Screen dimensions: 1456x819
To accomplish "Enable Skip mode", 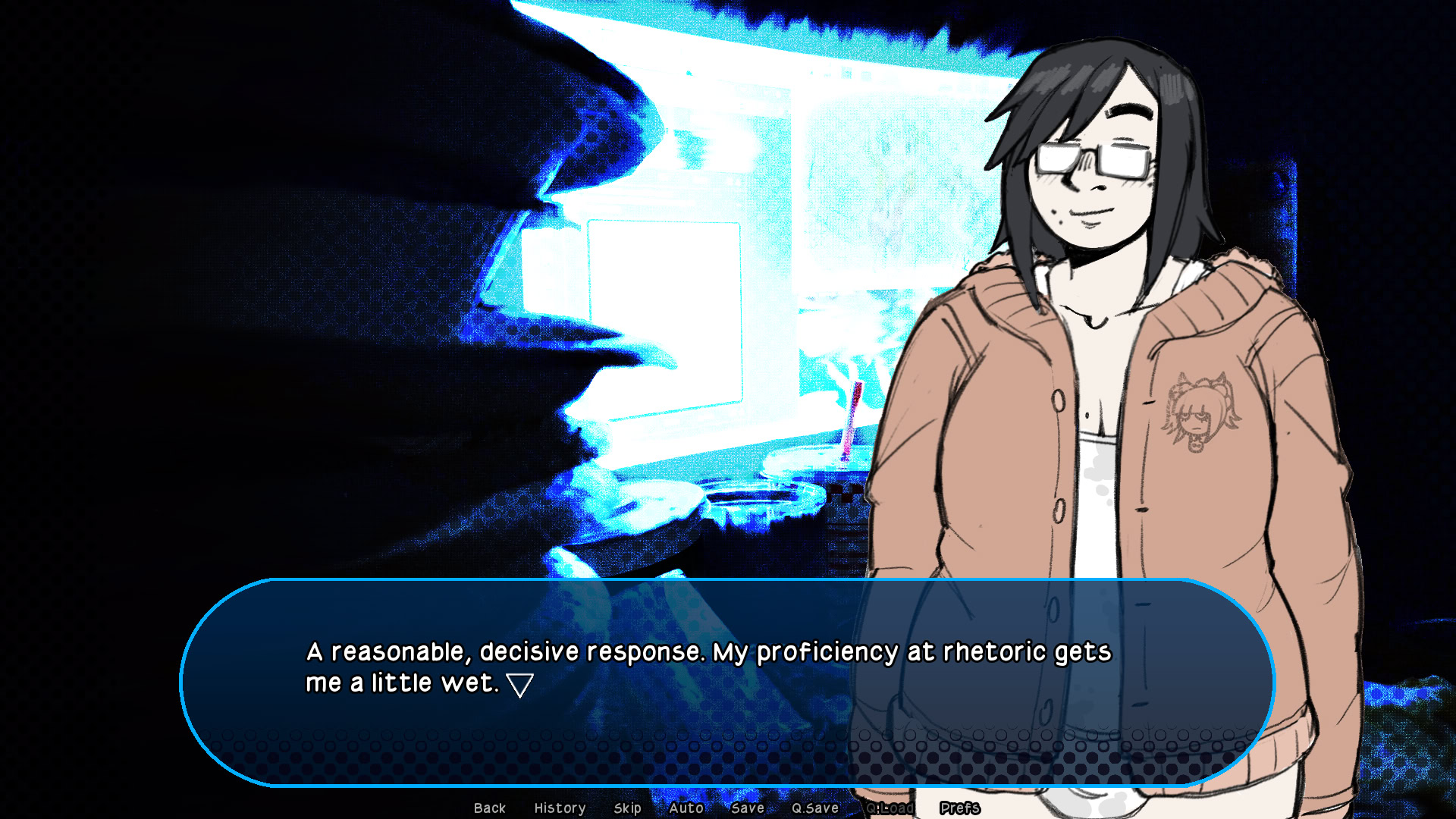I will pos(627,808).
